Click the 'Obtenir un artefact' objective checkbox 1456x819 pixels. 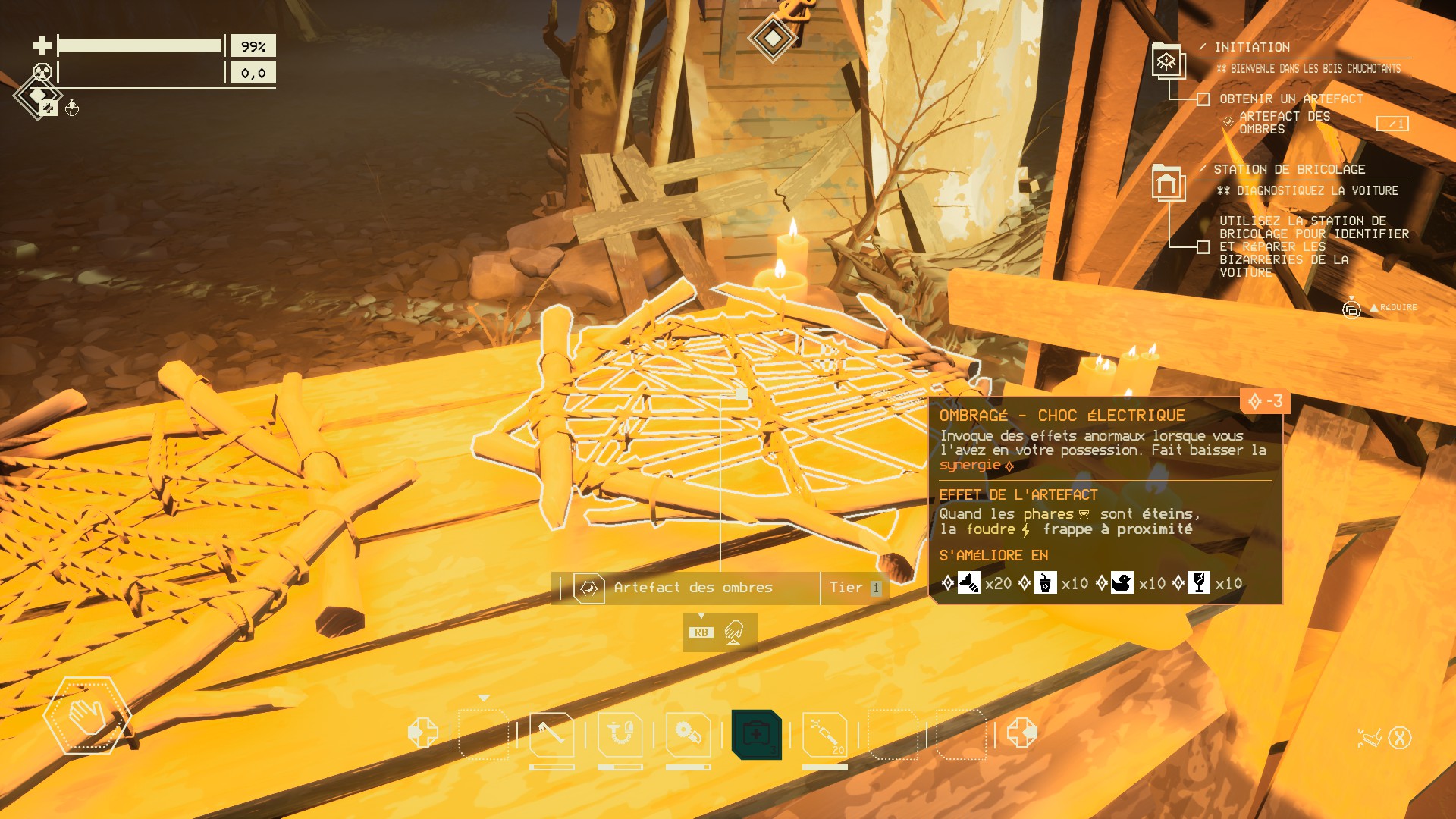pyautogui.click(x=1203, y=99)
